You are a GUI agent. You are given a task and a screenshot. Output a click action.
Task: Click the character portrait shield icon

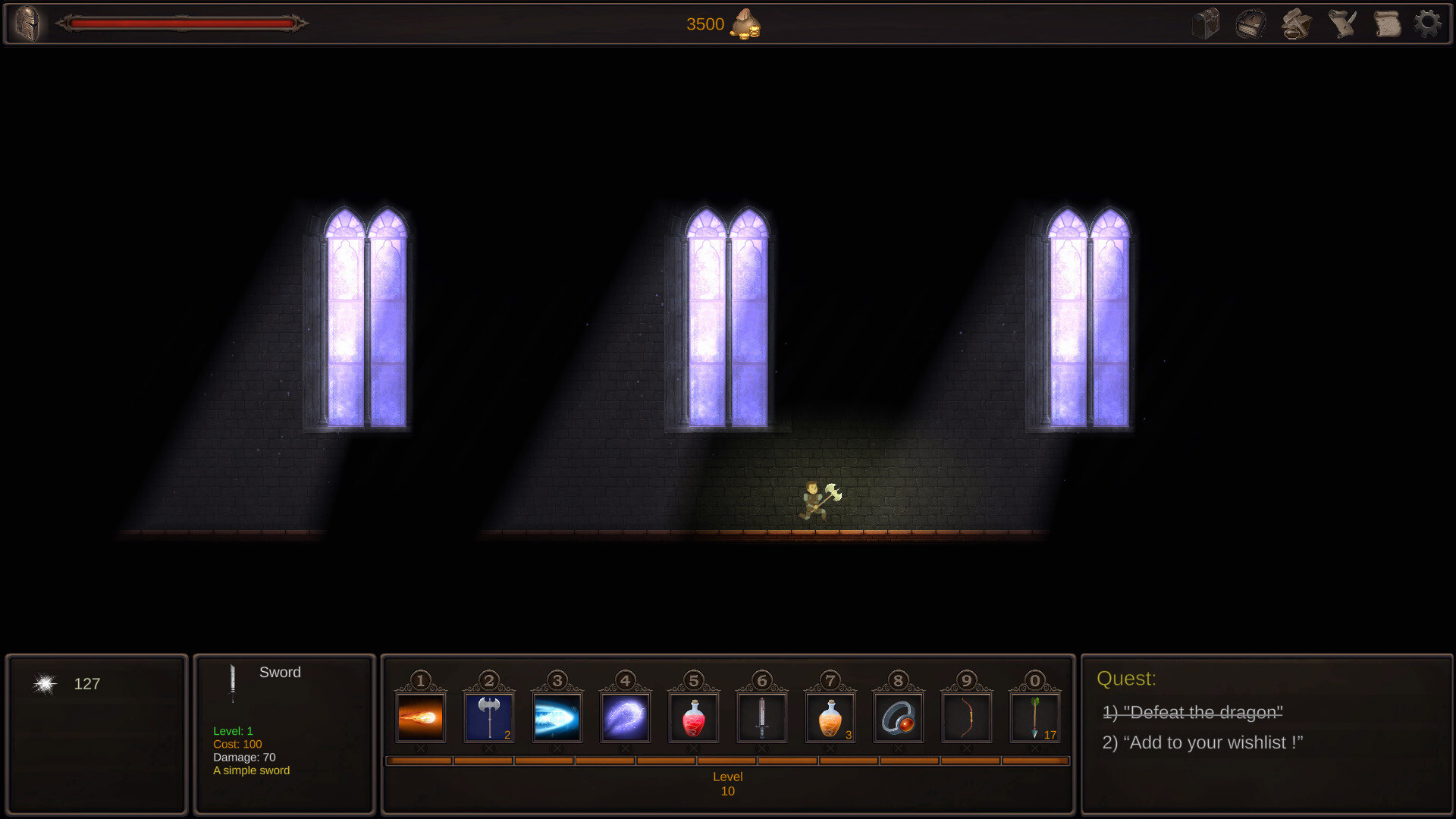click(x=28, y=24)
